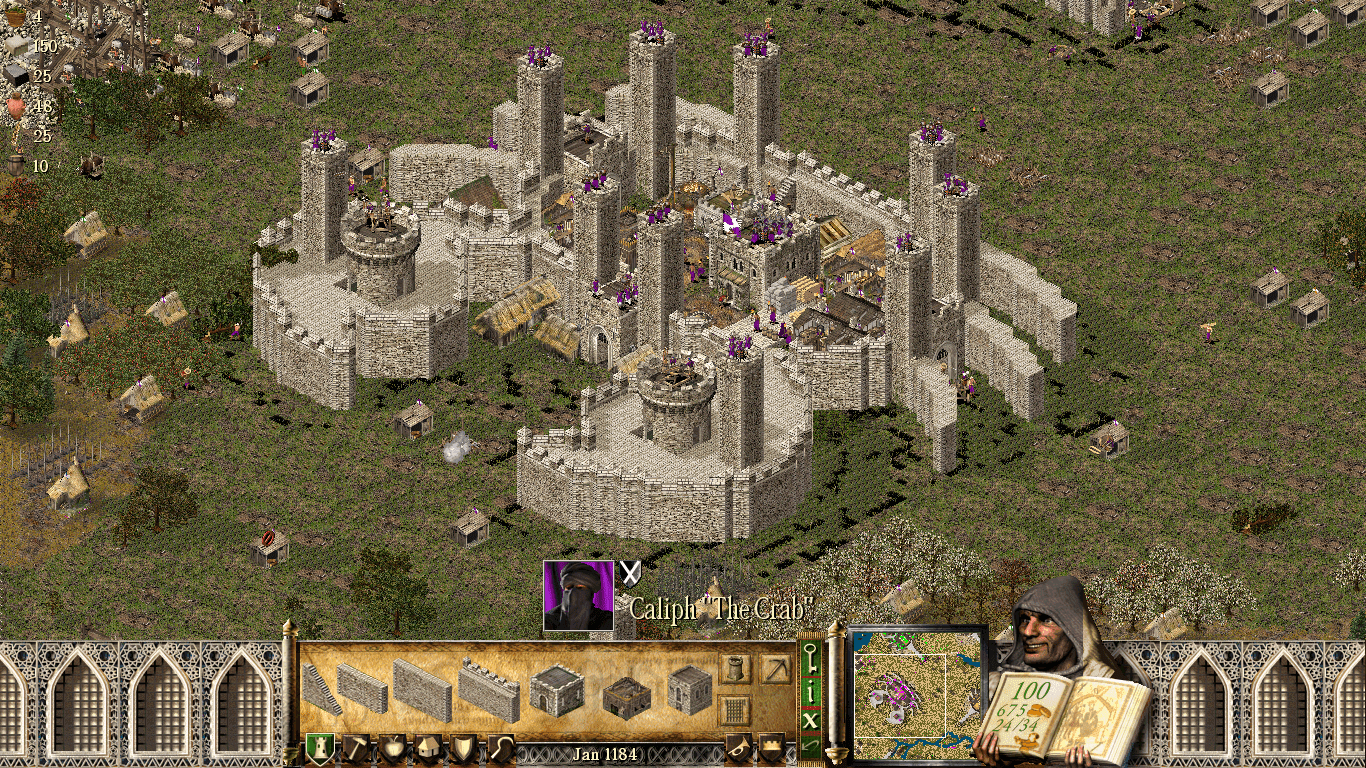Switch to the hammer industry buildings tab
1366x768 pixels.
(356, 749)
